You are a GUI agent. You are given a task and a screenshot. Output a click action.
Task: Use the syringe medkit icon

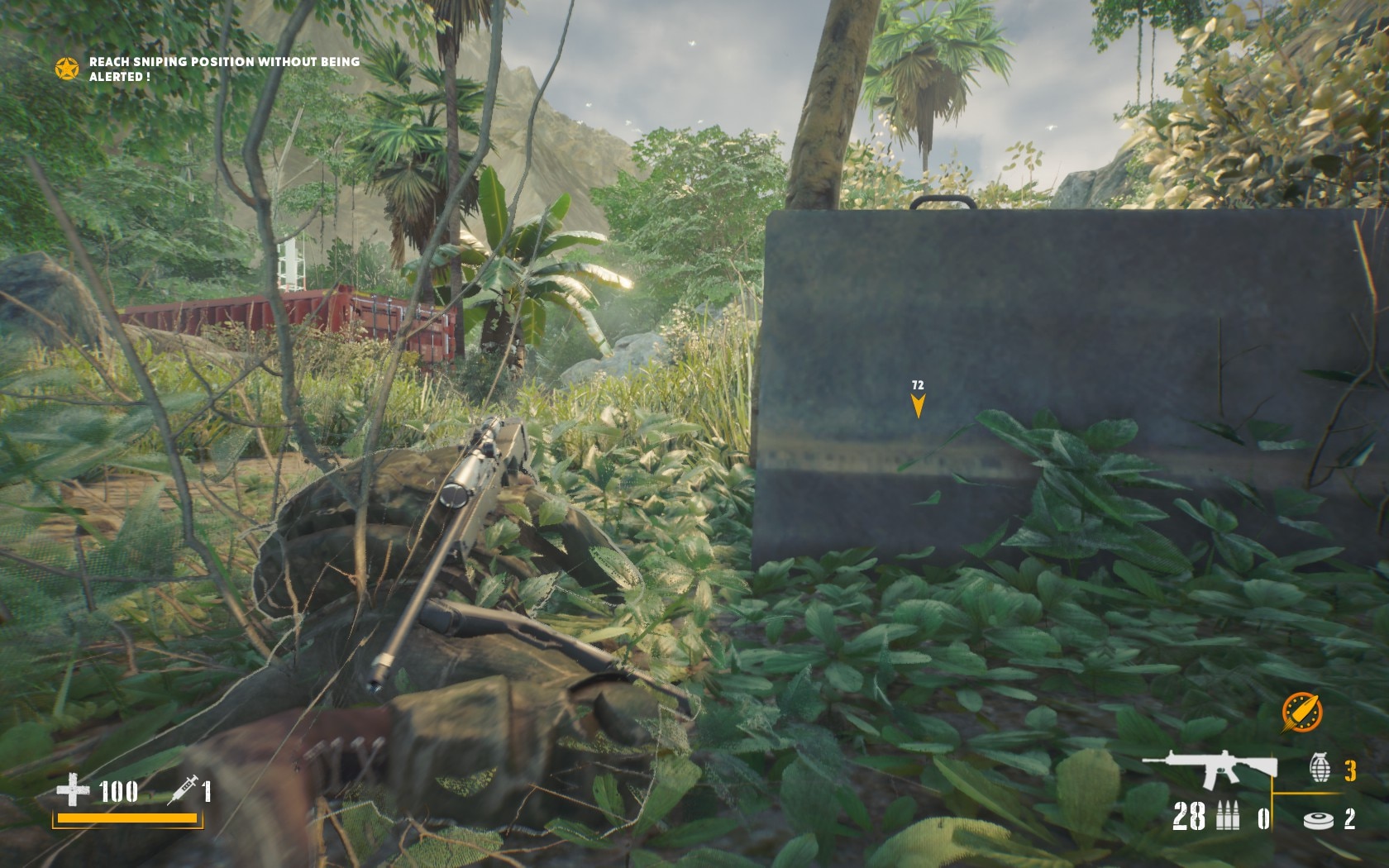coord(182,790)
